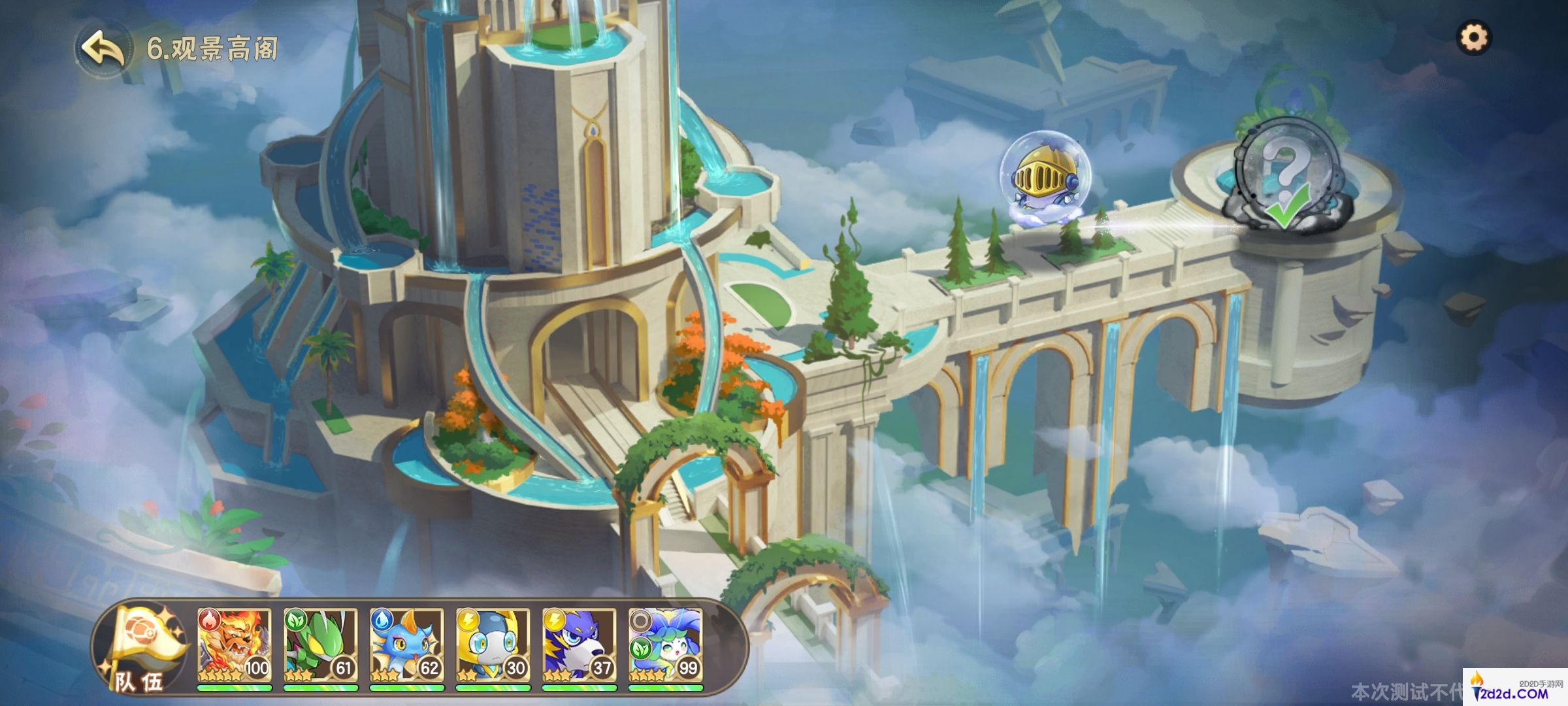Go back using the arrow button
The height and width of the screenshot is (706, 1568).
103,48
